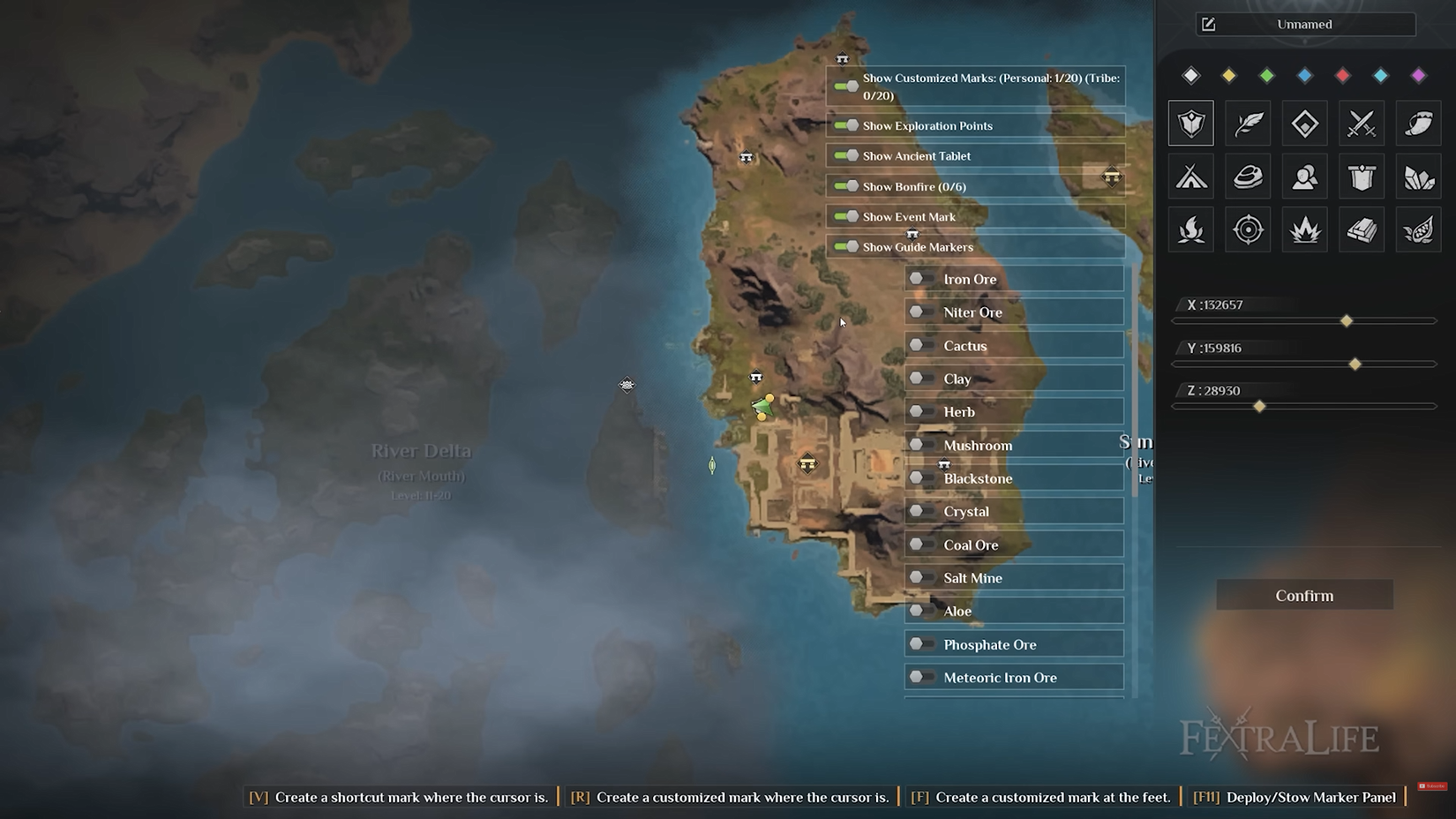
Task: Select the yellow diamond color swatch
Action: pos(1228,76)
